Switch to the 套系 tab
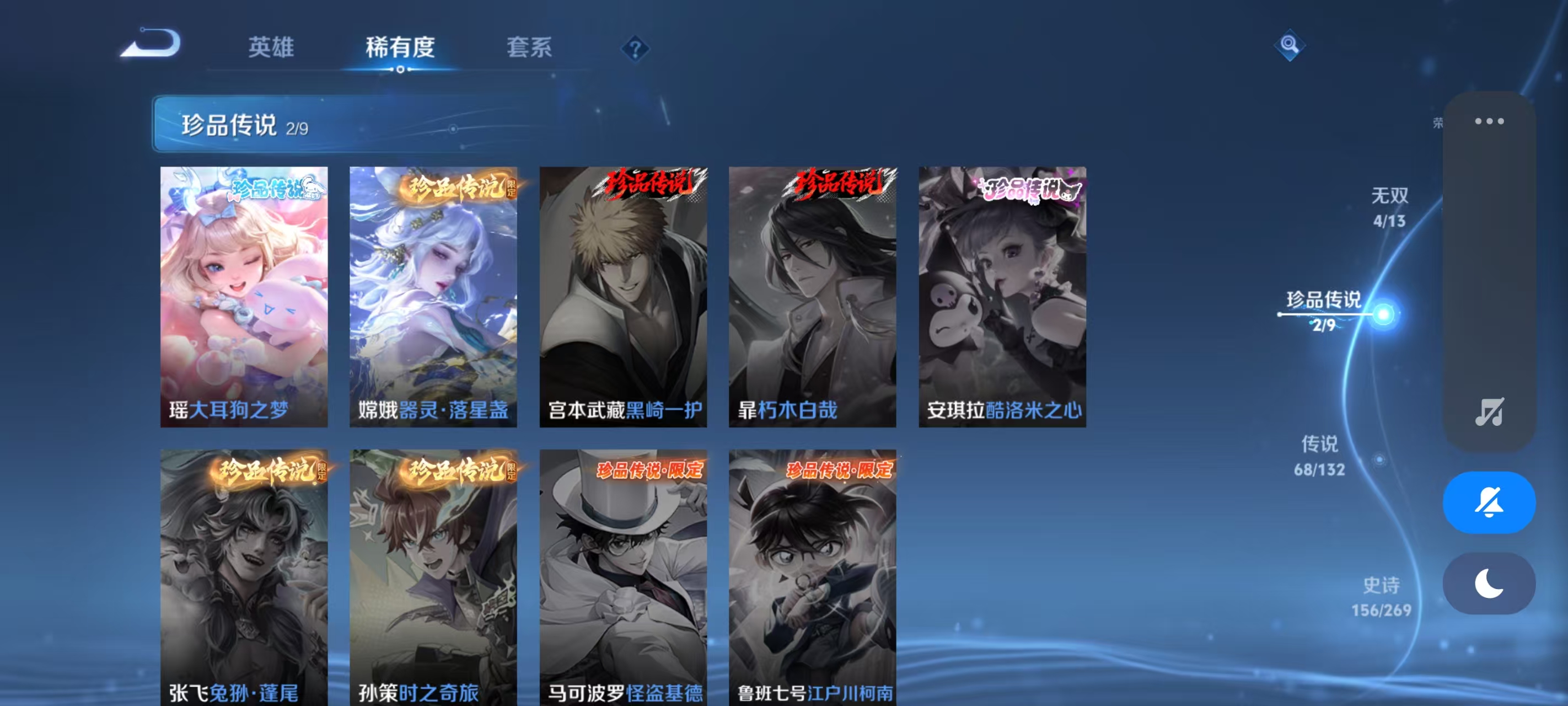This screenshot has height=706, width=1568. pyautogui.click(x=529, y=49)
